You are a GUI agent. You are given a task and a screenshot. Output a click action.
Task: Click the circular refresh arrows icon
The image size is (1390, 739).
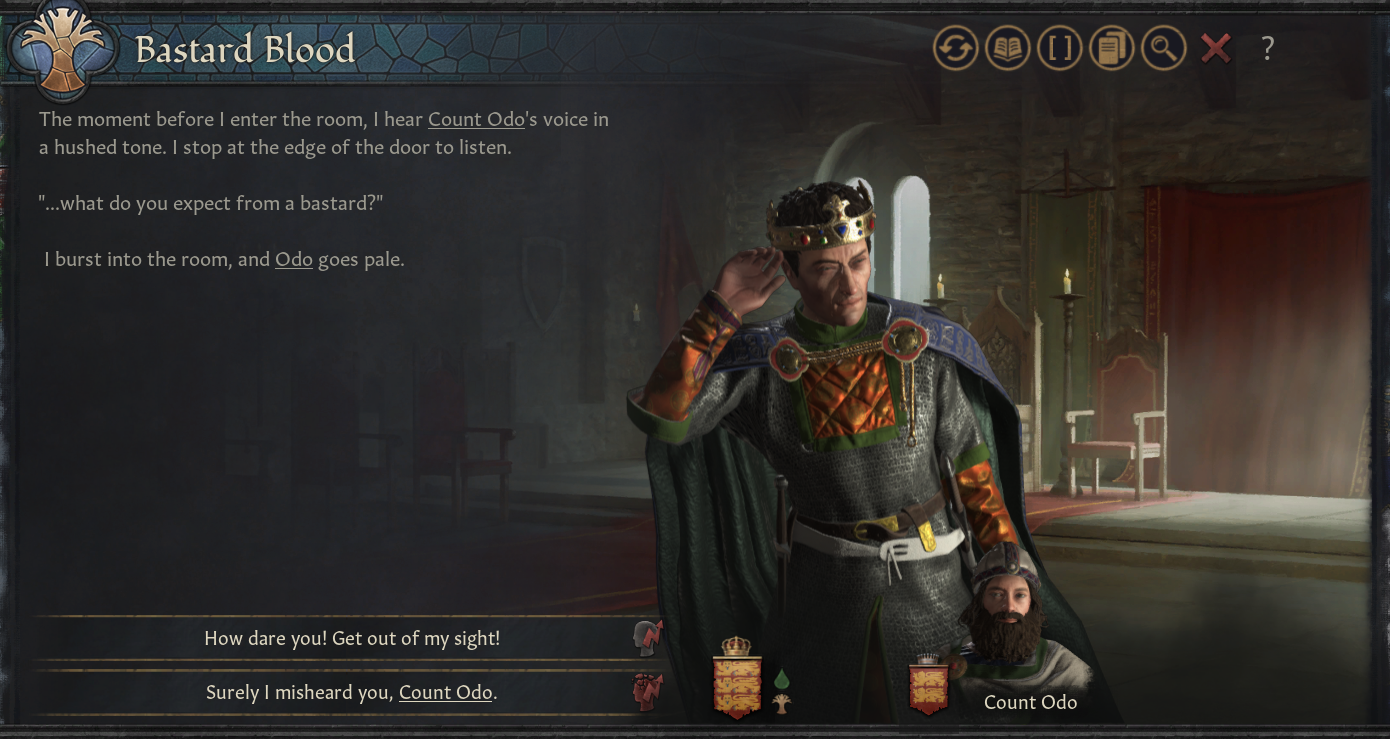pyautogui.click(x=955, y=48)
